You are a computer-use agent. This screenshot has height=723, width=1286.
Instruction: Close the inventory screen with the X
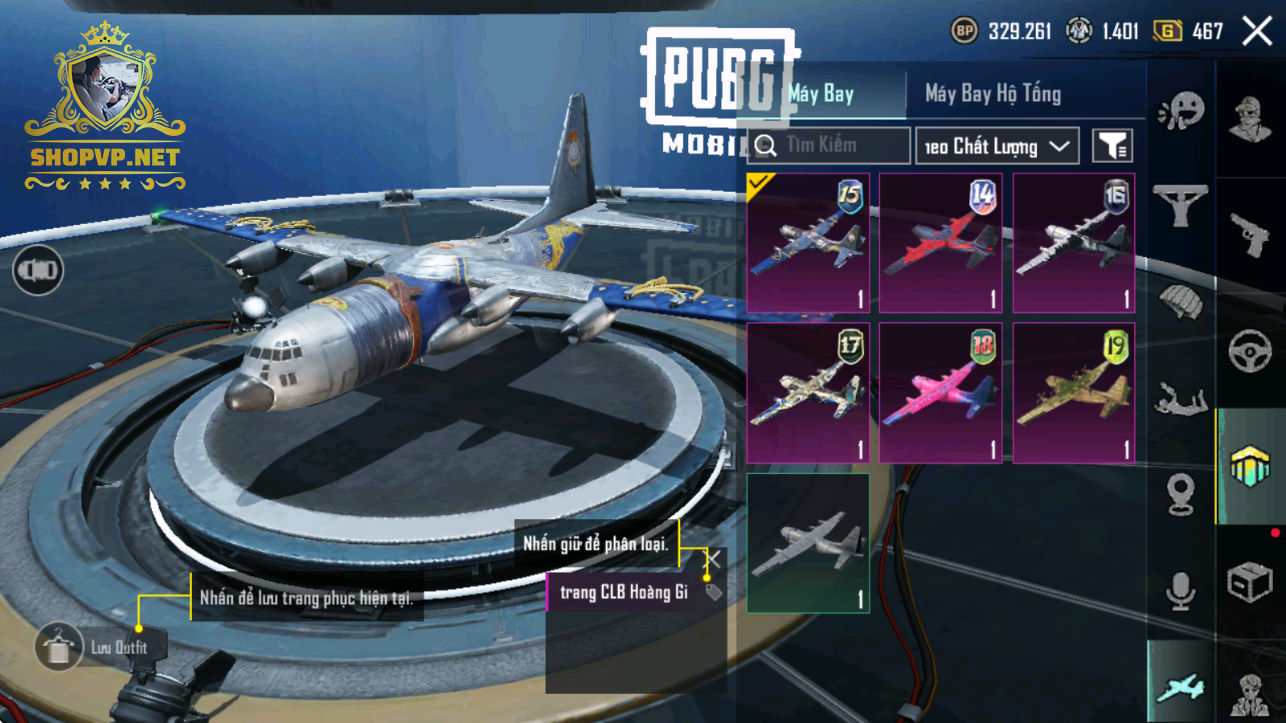coord(1257,32)
